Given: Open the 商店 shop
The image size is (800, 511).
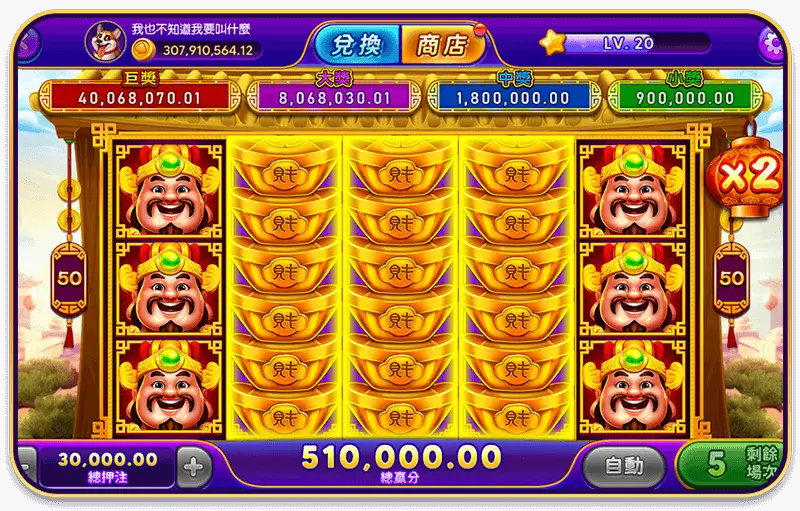Looking at the screenshot, I should coord(442,43).
